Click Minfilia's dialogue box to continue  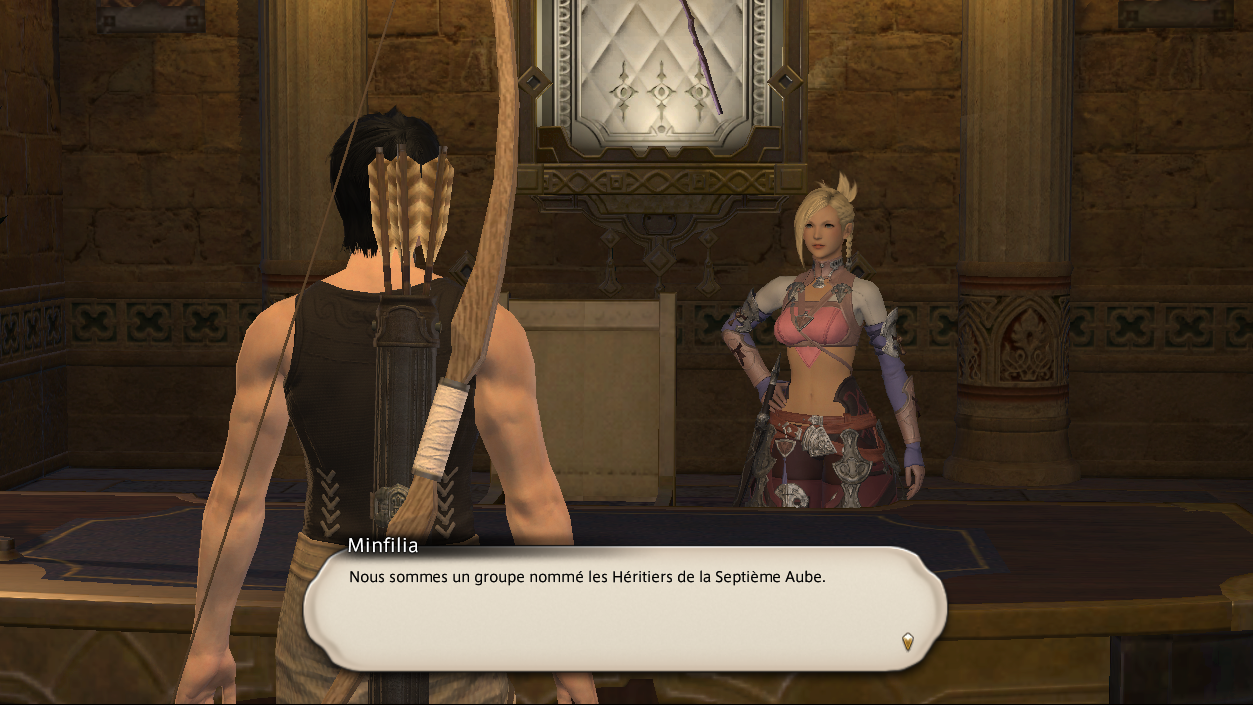[x=624, y=609]
